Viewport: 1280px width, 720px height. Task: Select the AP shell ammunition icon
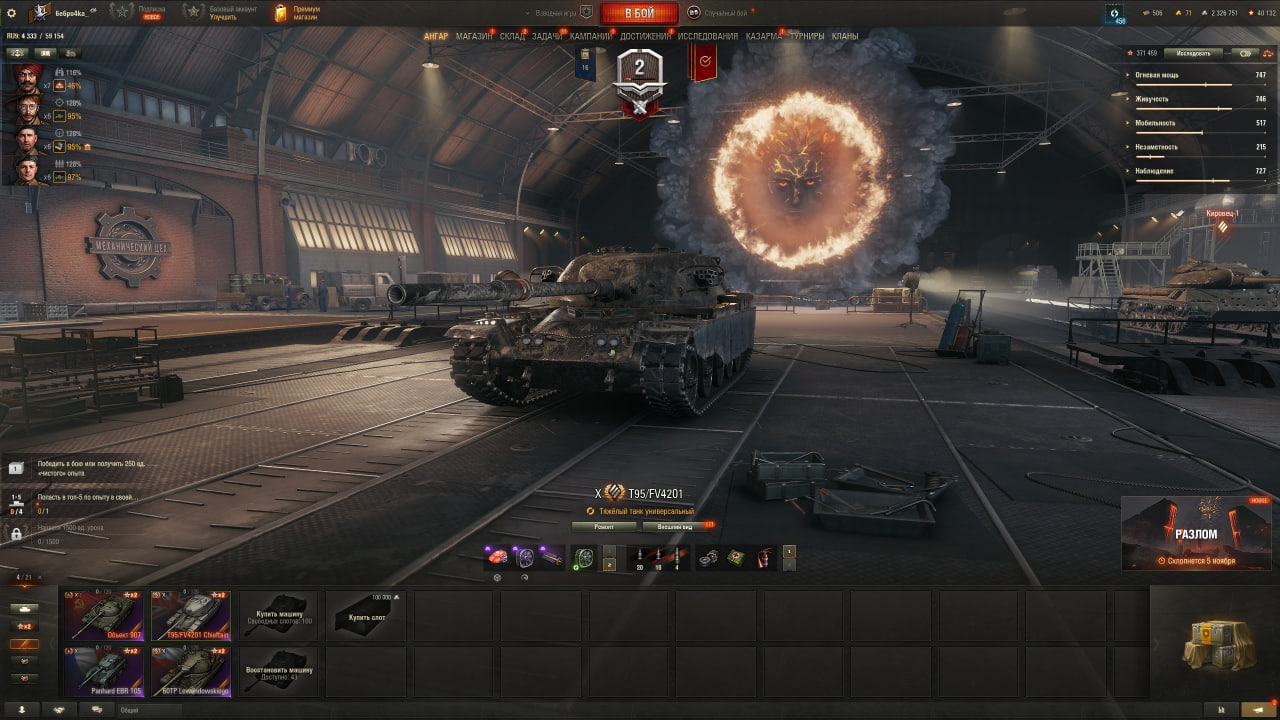point(640,556)
